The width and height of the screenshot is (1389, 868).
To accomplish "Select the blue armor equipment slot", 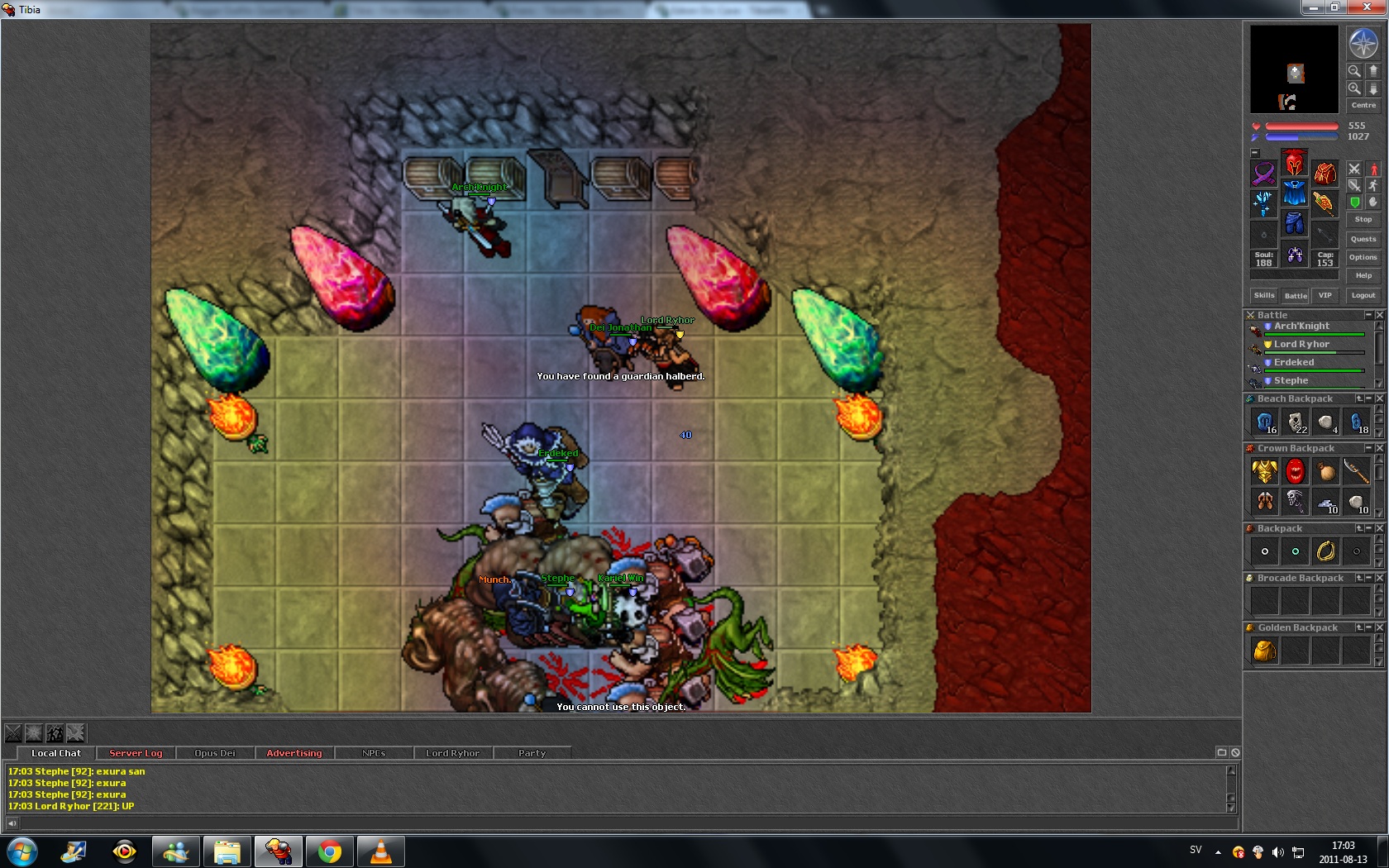I will click(1294, 193).
